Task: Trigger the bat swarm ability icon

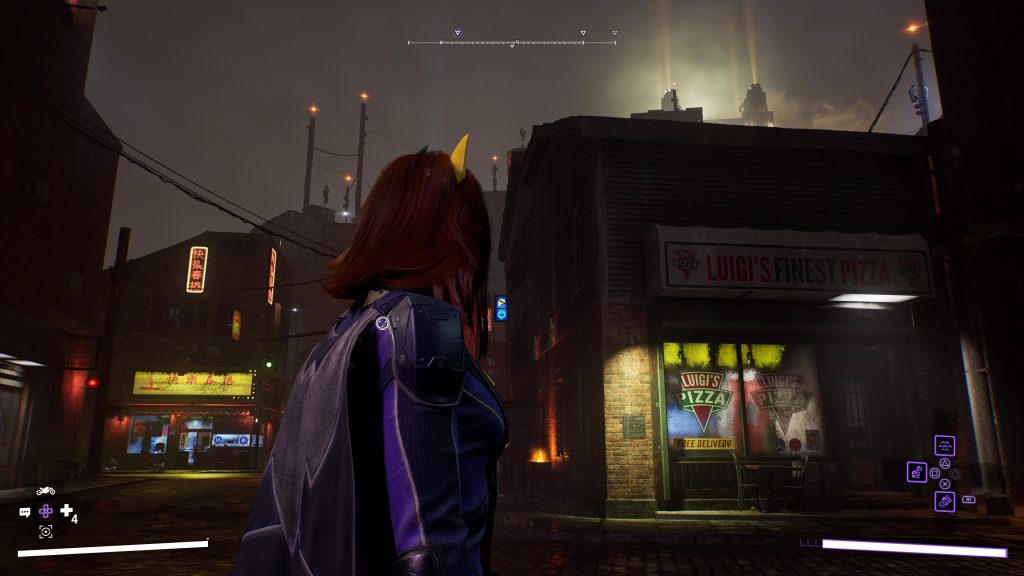Action: pos(944,446)
